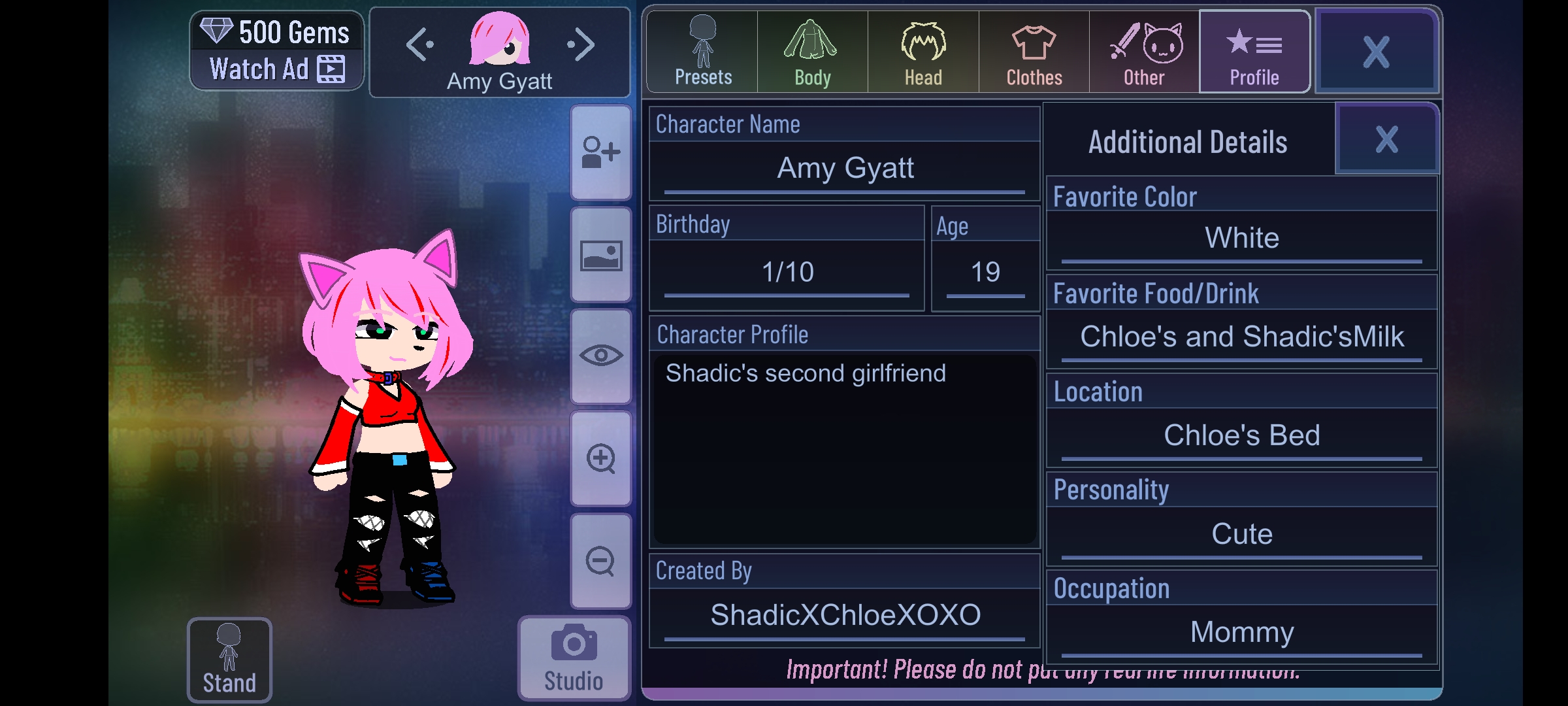Open the Clothes tab

coord(1034,52)
